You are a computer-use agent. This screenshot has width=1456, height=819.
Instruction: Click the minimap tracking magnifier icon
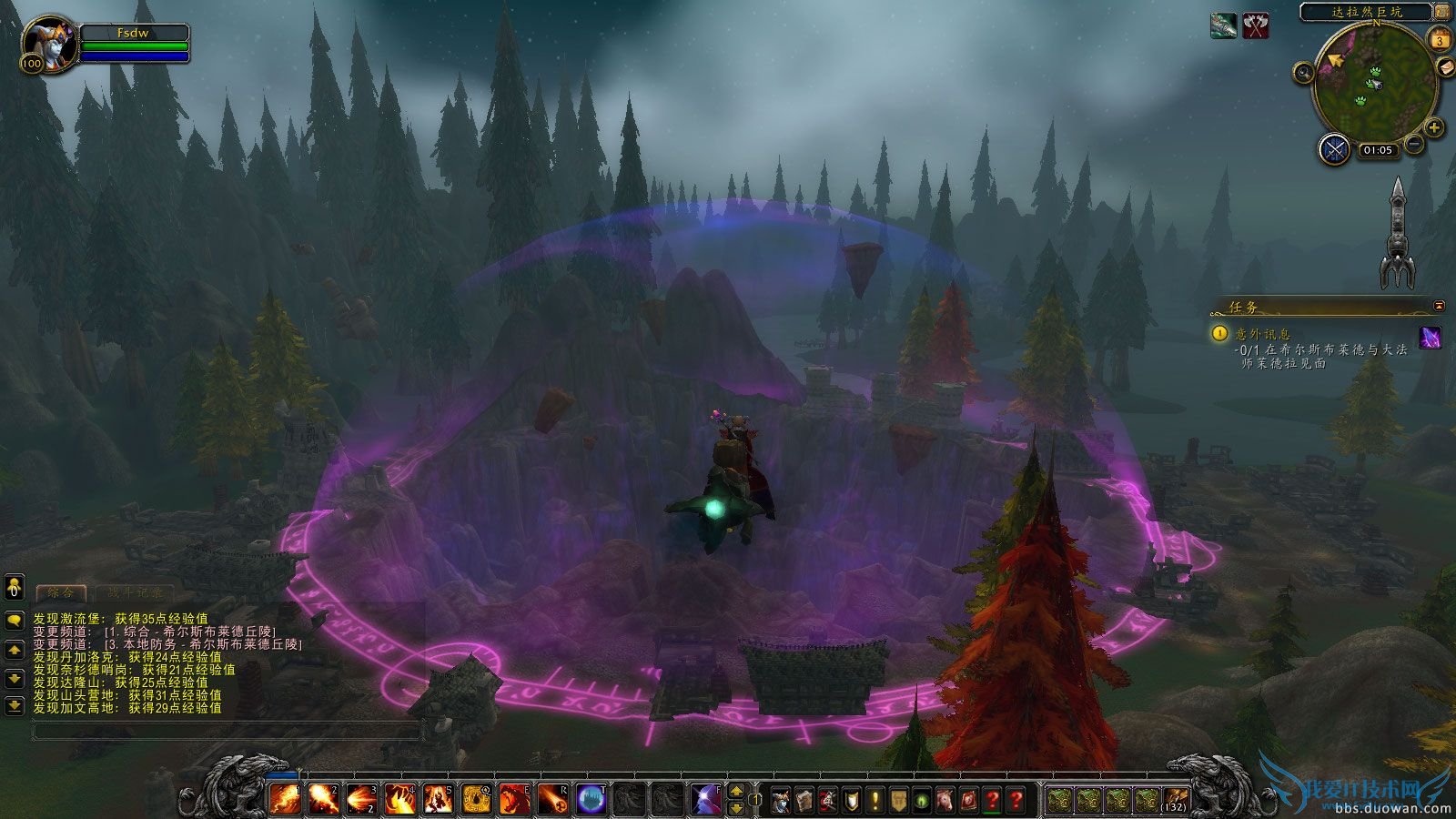[1302, 73]
